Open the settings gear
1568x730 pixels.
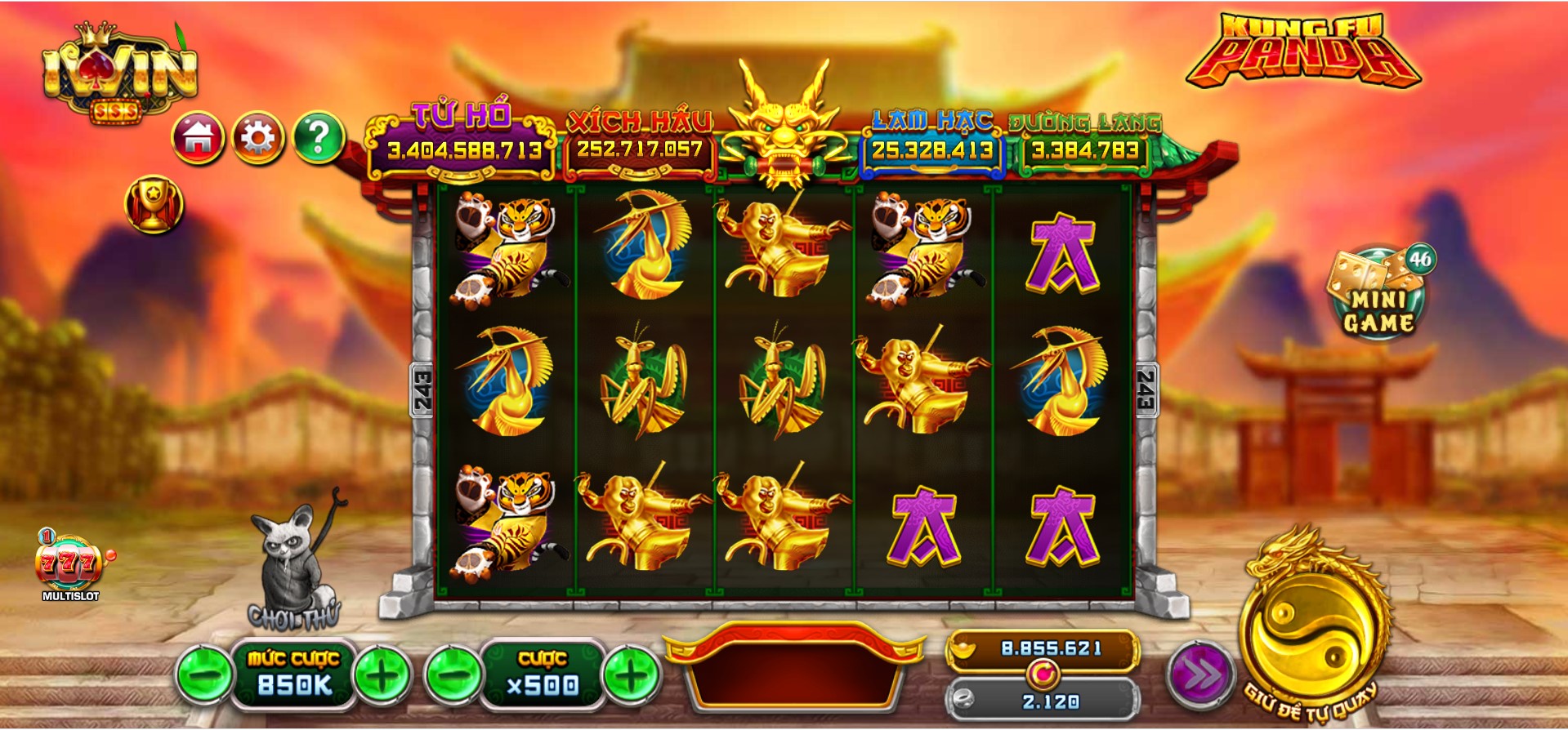pos(257,139)
